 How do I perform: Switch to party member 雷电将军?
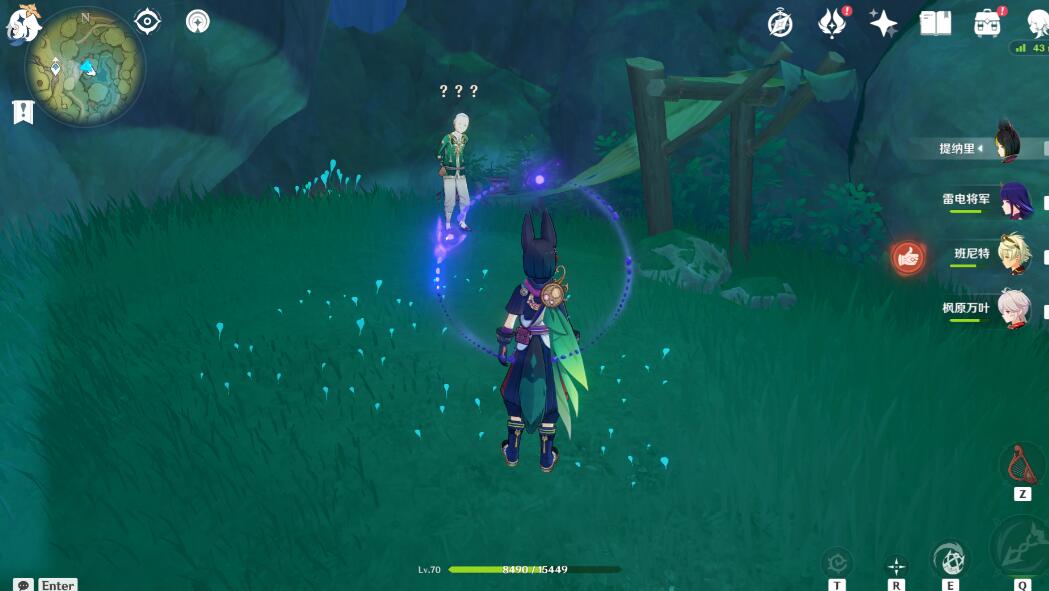[1012, 199]
